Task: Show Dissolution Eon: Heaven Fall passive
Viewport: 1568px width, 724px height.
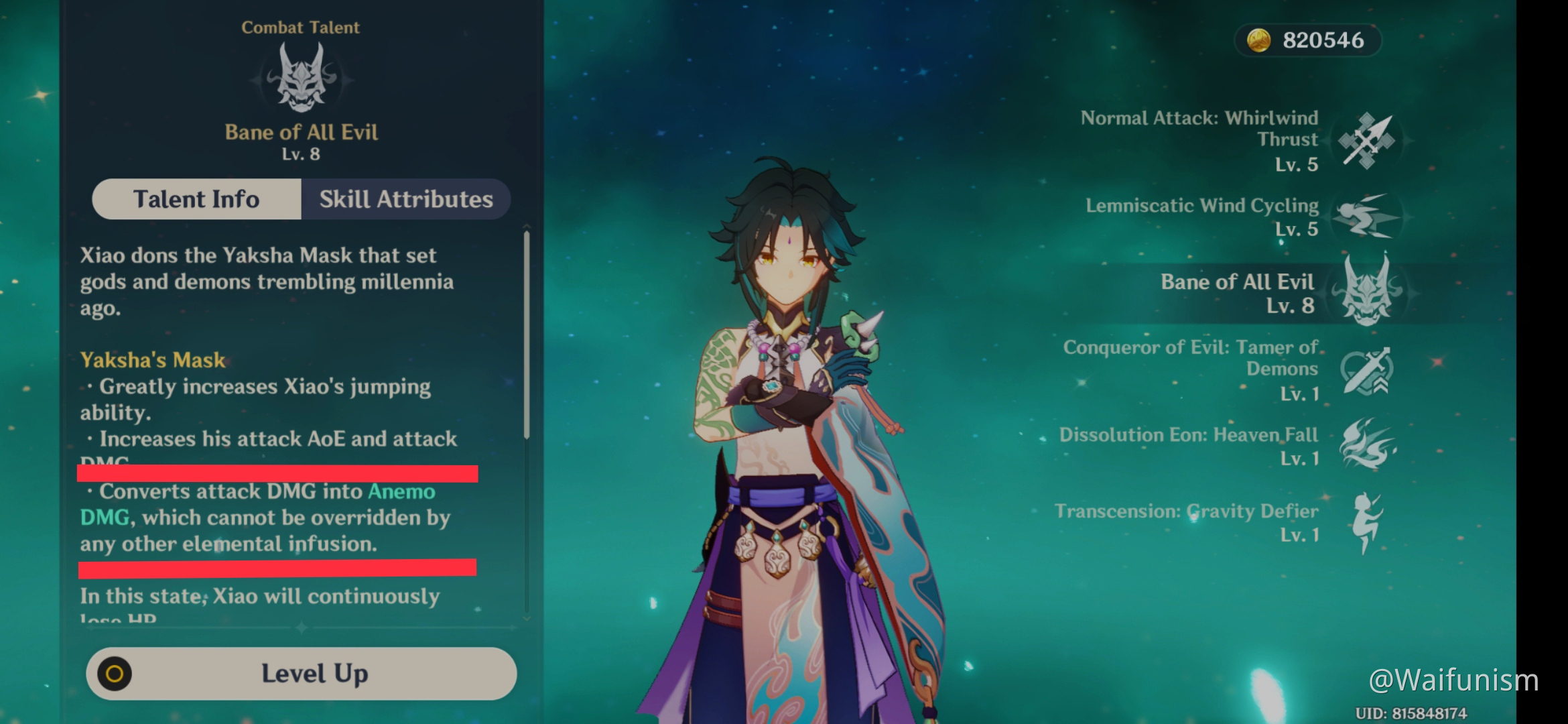Action: pyautogui.click(x=1366, y=444)
